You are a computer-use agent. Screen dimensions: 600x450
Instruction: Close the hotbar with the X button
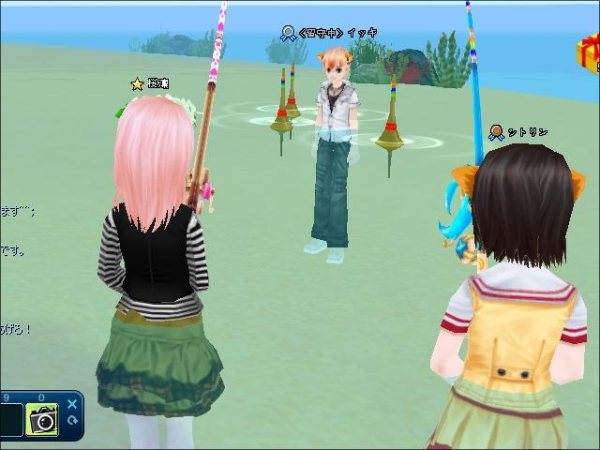coord(72,404)
